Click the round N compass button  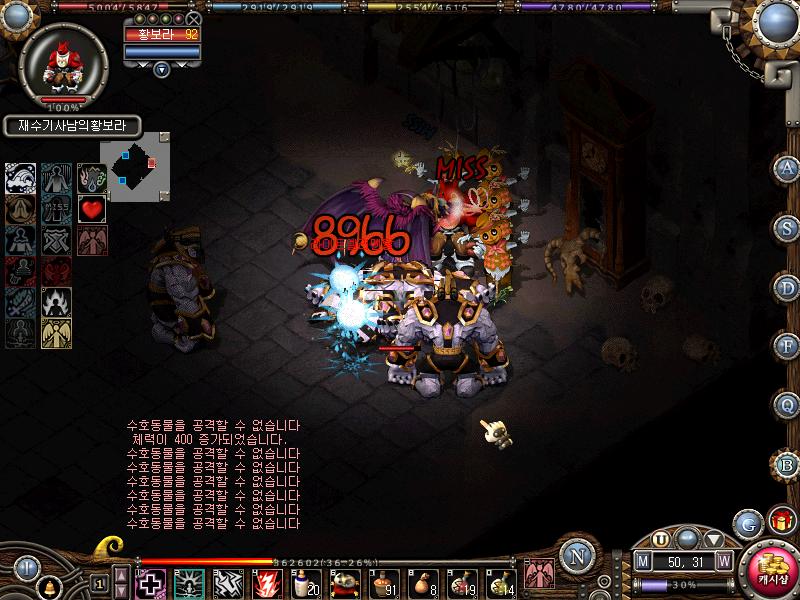point(575,555)
